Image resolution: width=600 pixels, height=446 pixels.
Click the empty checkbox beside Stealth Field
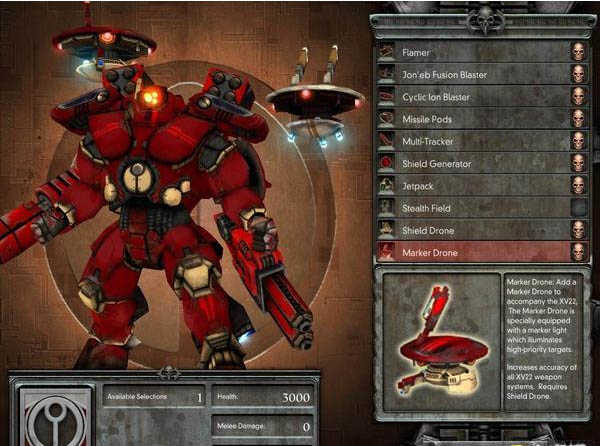[x=580, y=208]
